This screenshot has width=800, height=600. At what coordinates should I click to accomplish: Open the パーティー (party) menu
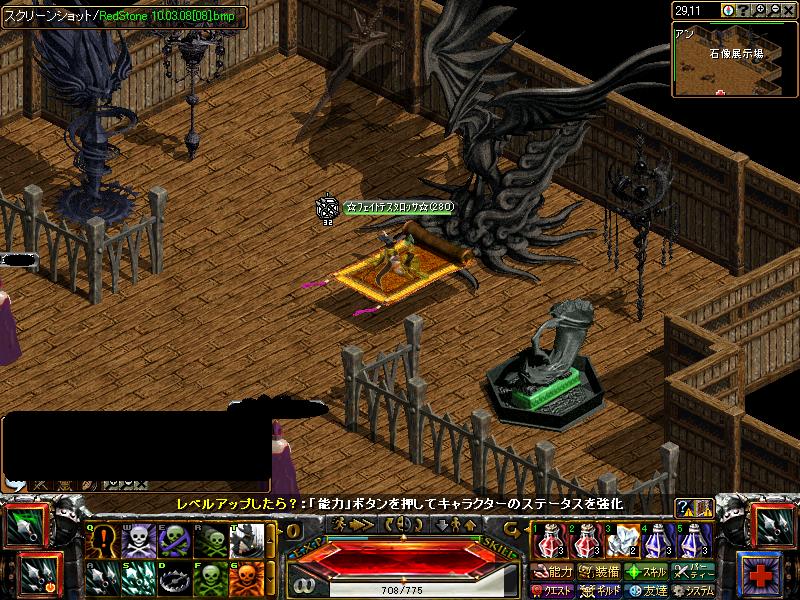(693, 572)
